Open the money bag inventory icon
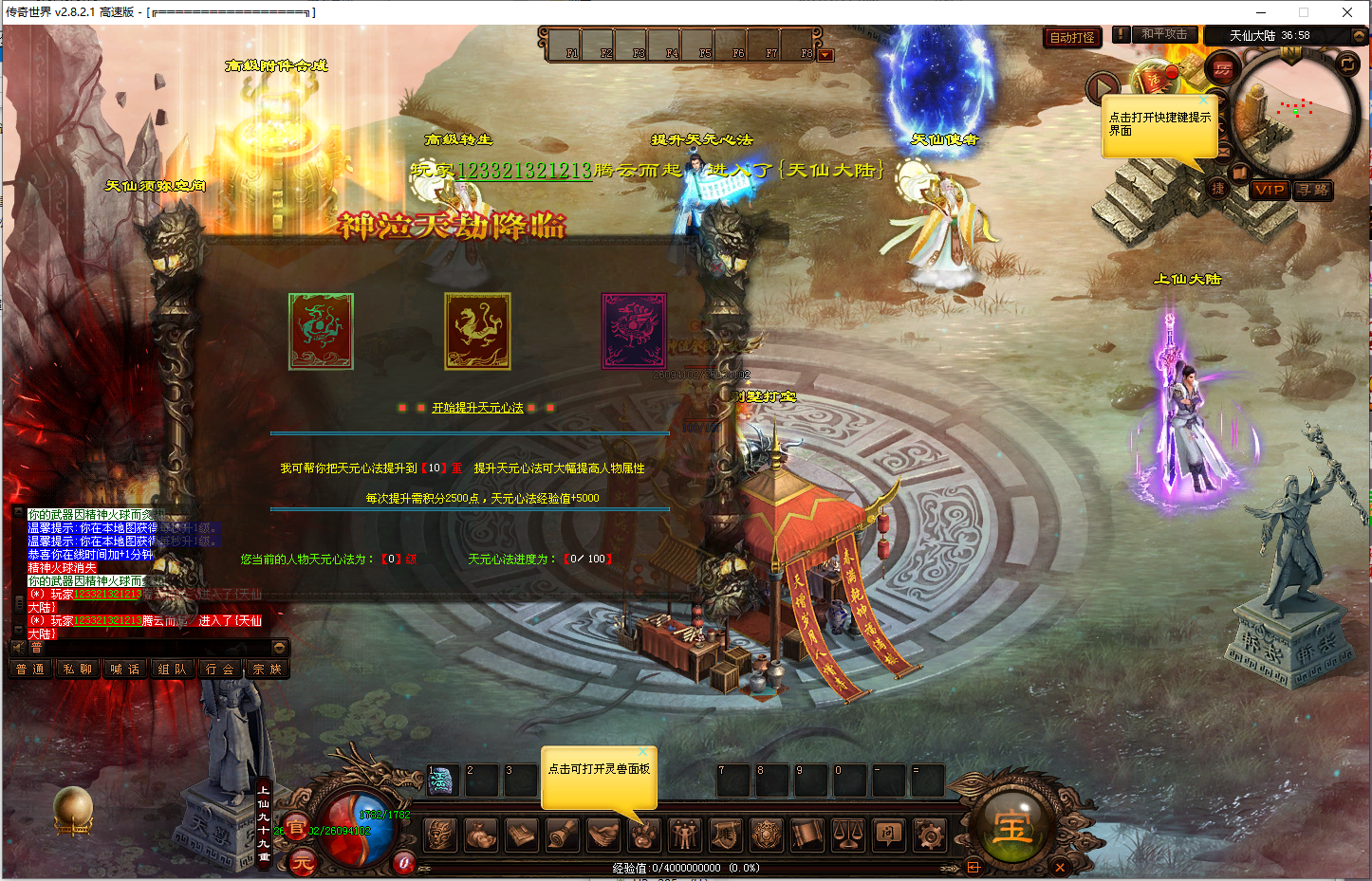 (481, 835)
